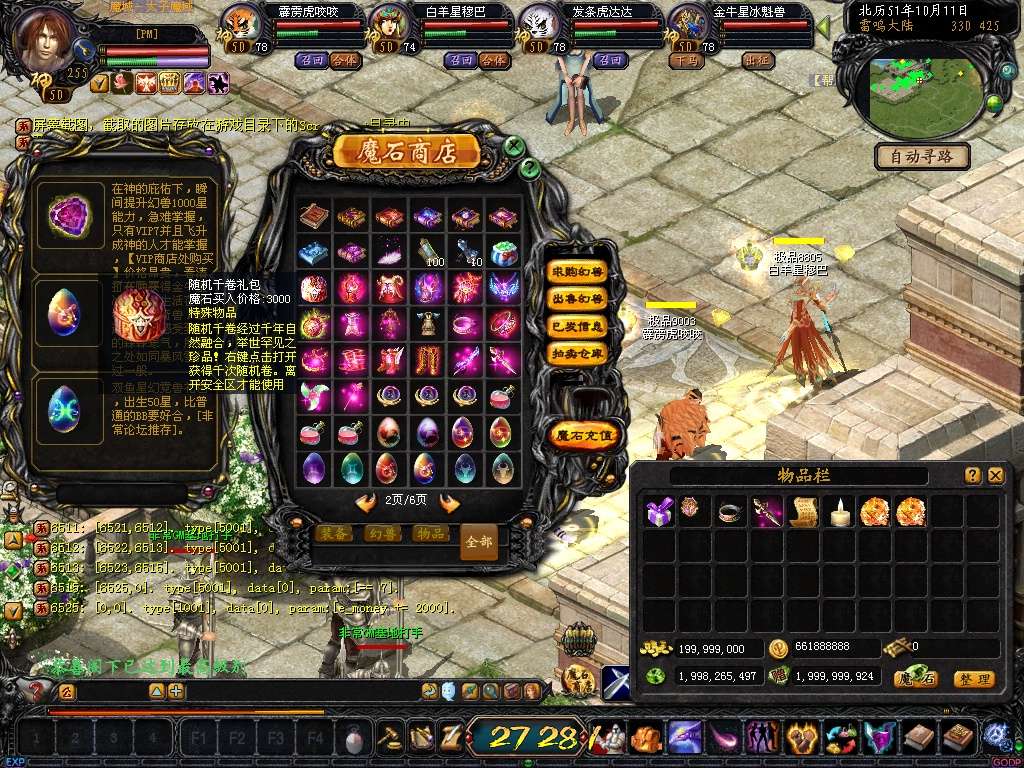Go to the previous shop page
The height and width of the screenshot is (768, 1024).
tap(366, 503)
